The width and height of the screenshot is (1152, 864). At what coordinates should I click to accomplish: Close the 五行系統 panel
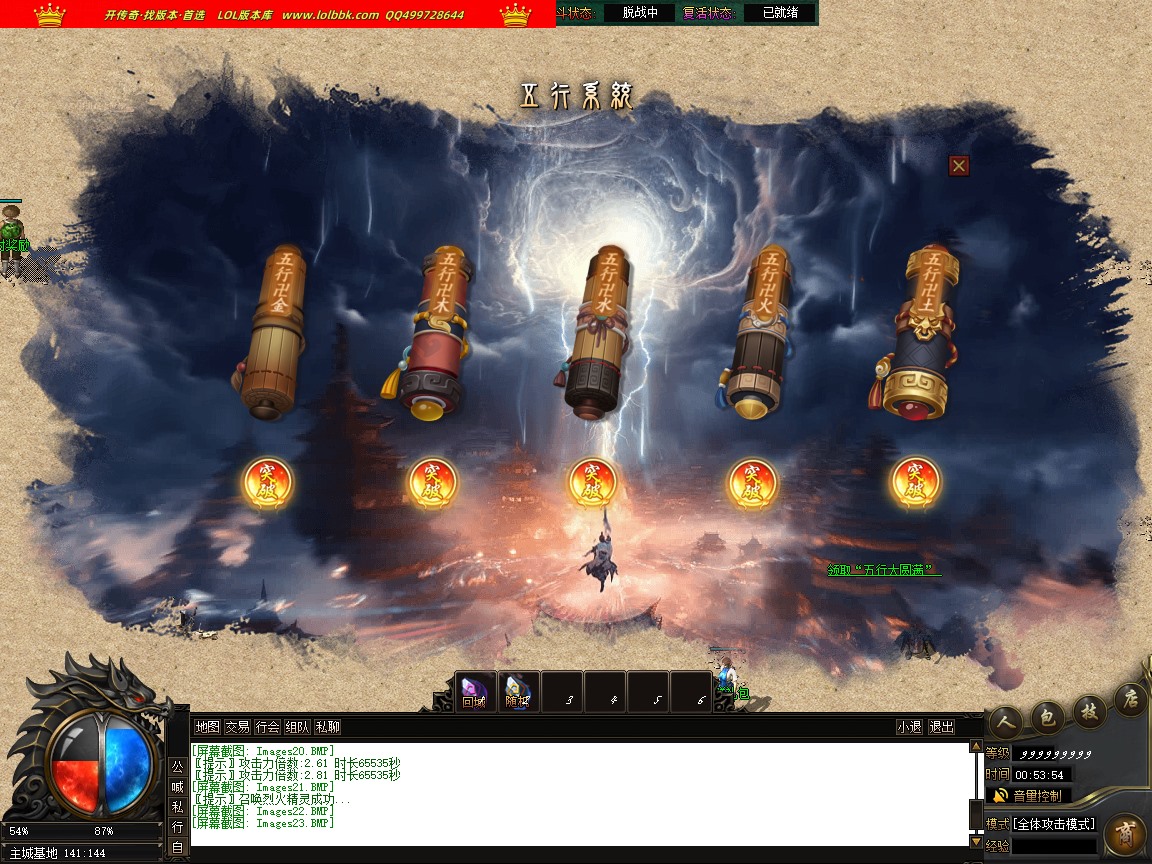pos(959,166)
